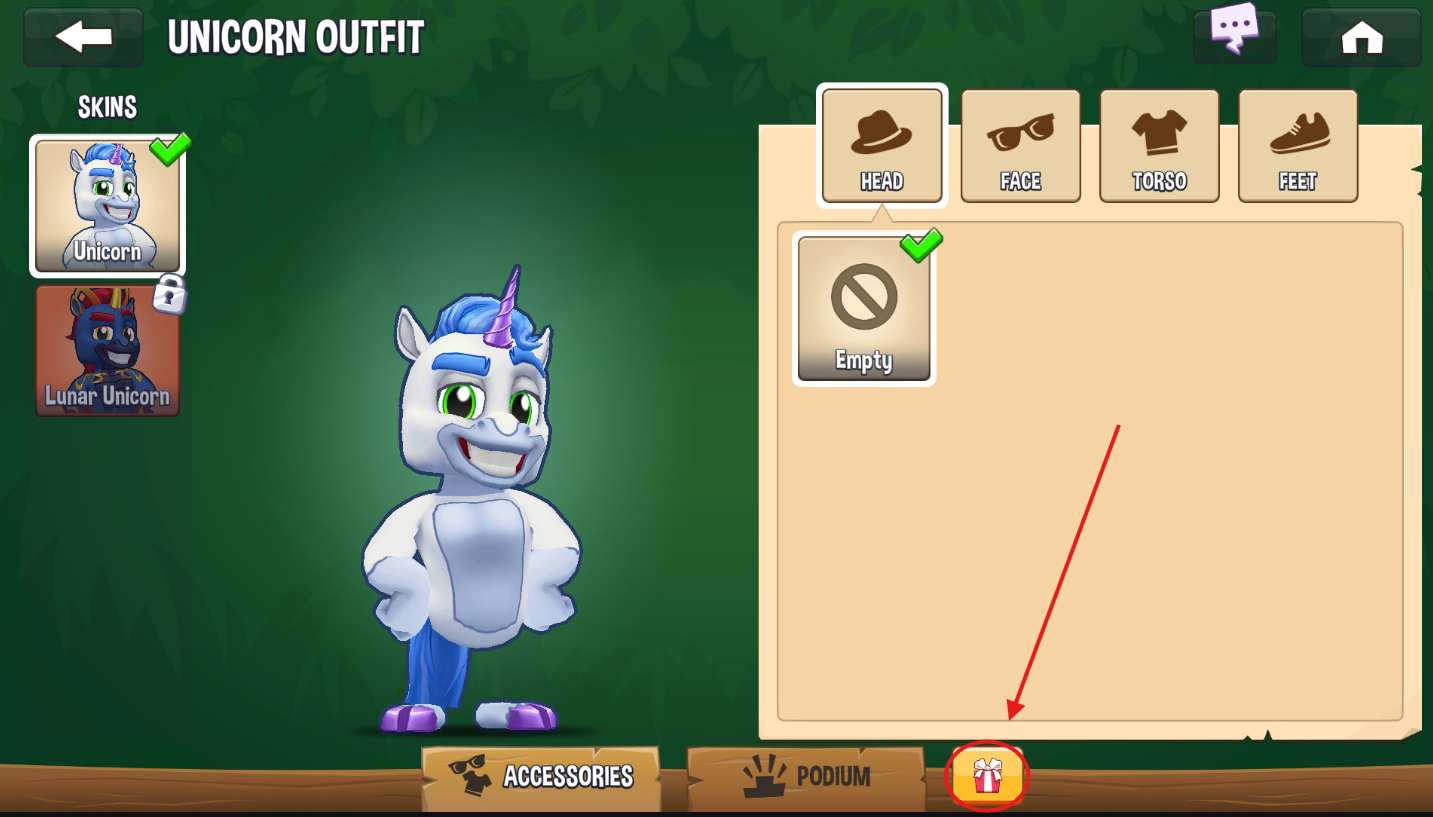The image size is (1433, 817).
Task: Switch to the Feet tab
Action: tap(1297, 145)
